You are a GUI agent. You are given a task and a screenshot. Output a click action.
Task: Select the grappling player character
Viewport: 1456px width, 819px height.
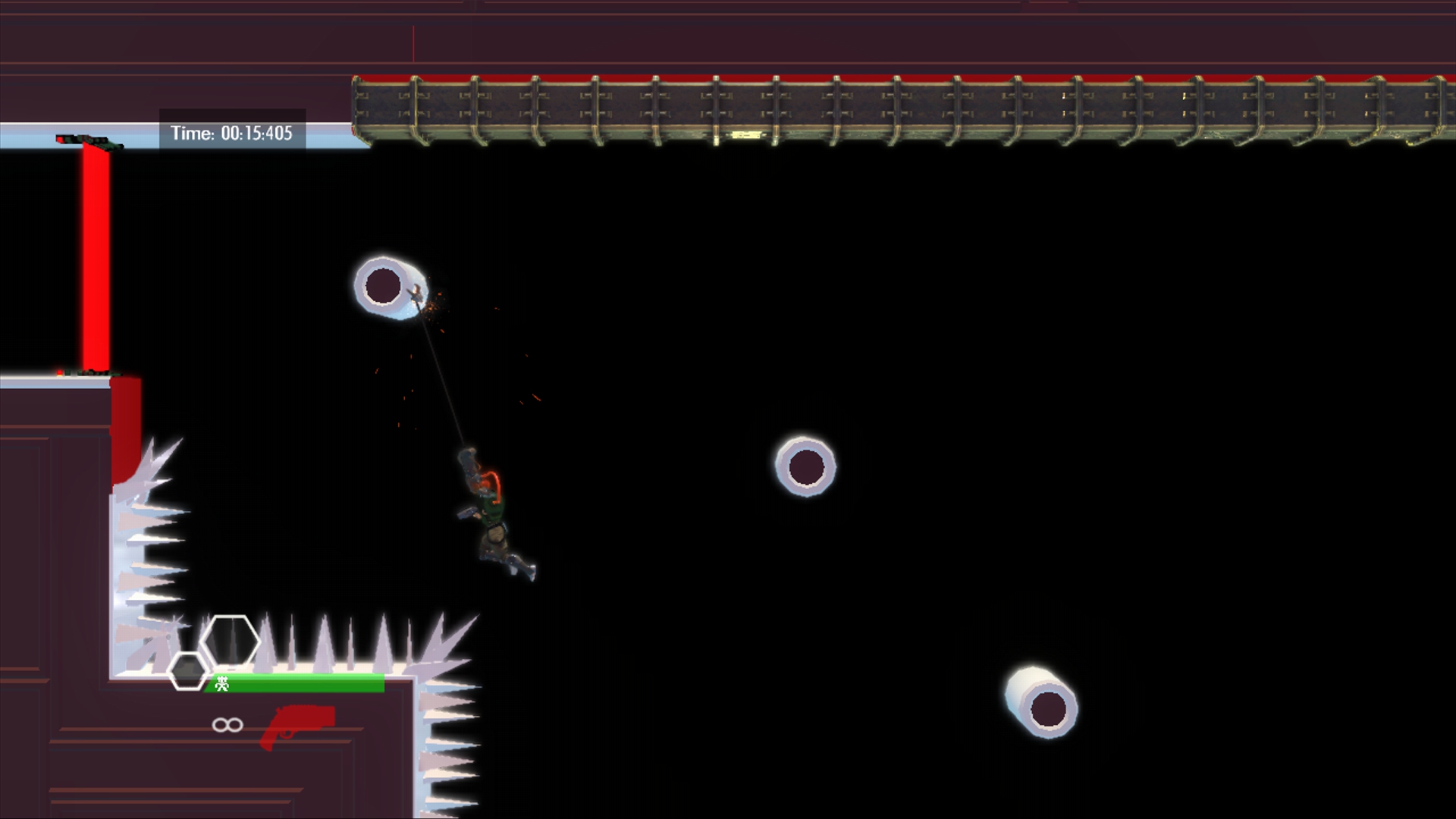[x=493, y=516]
